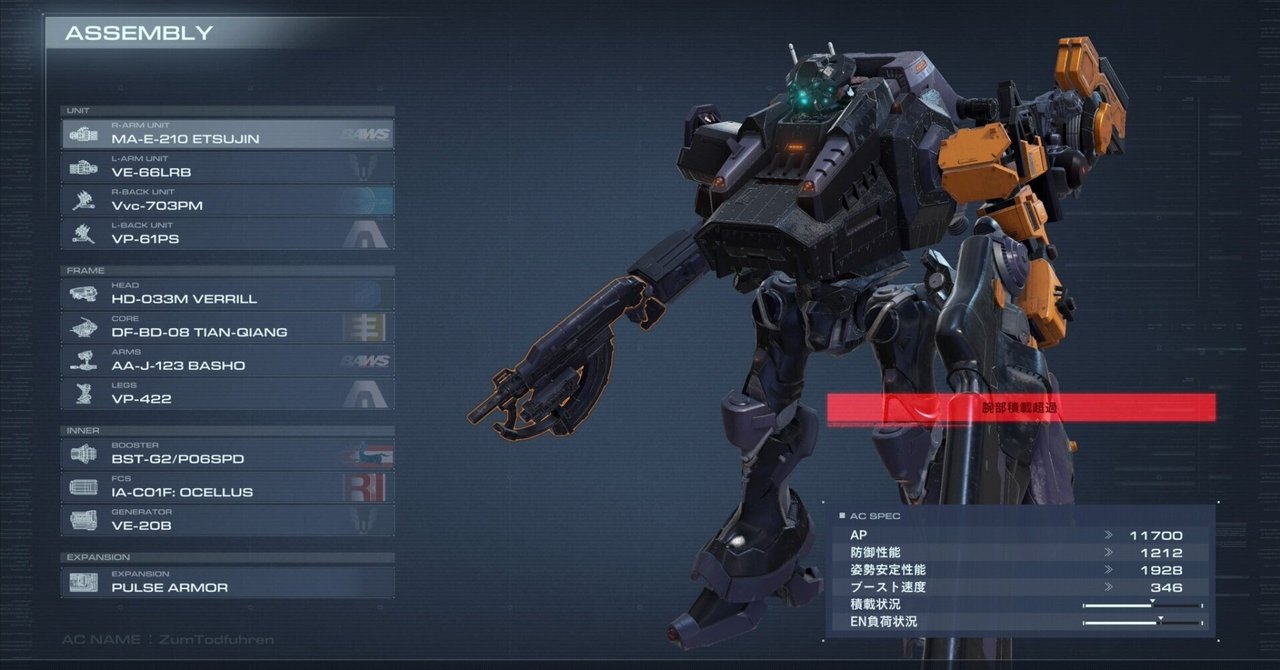Select the VP-61PS left back unit

tap(228, 234)
